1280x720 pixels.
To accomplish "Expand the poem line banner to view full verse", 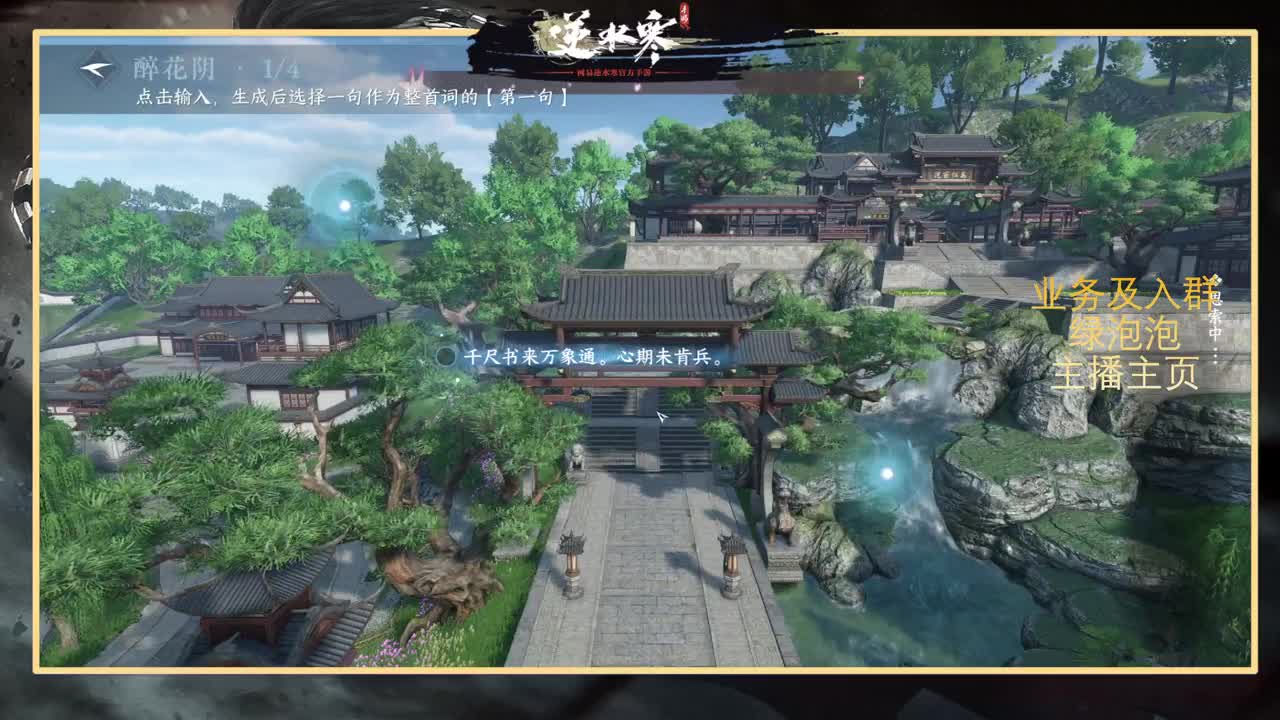I will [590, 356].
